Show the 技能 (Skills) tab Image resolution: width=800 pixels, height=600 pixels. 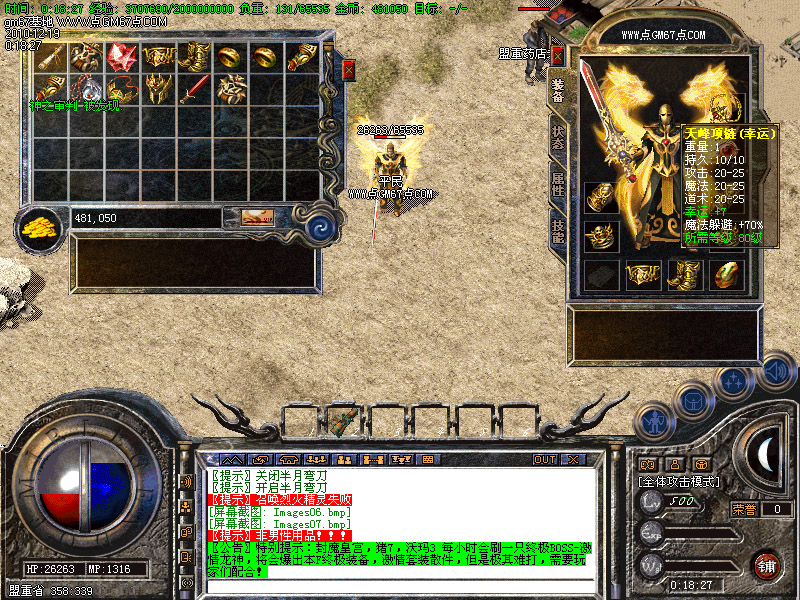click(558, 231)
